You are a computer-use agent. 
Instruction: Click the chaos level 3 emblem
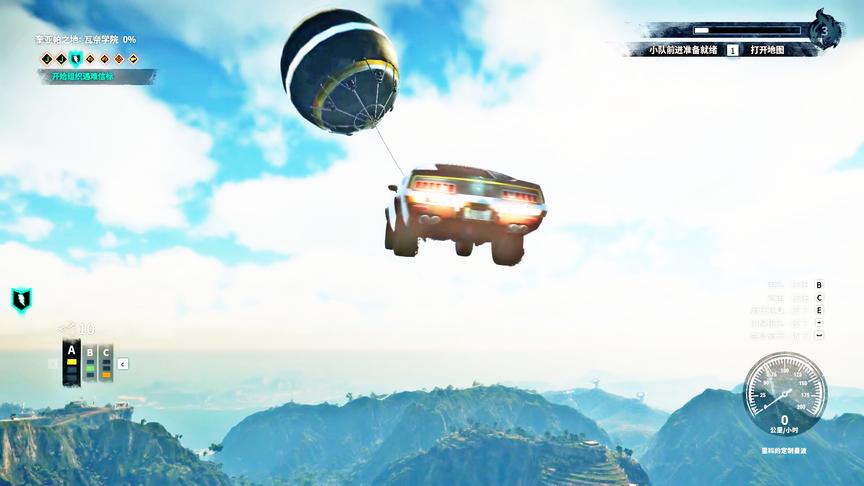point(825,30)
